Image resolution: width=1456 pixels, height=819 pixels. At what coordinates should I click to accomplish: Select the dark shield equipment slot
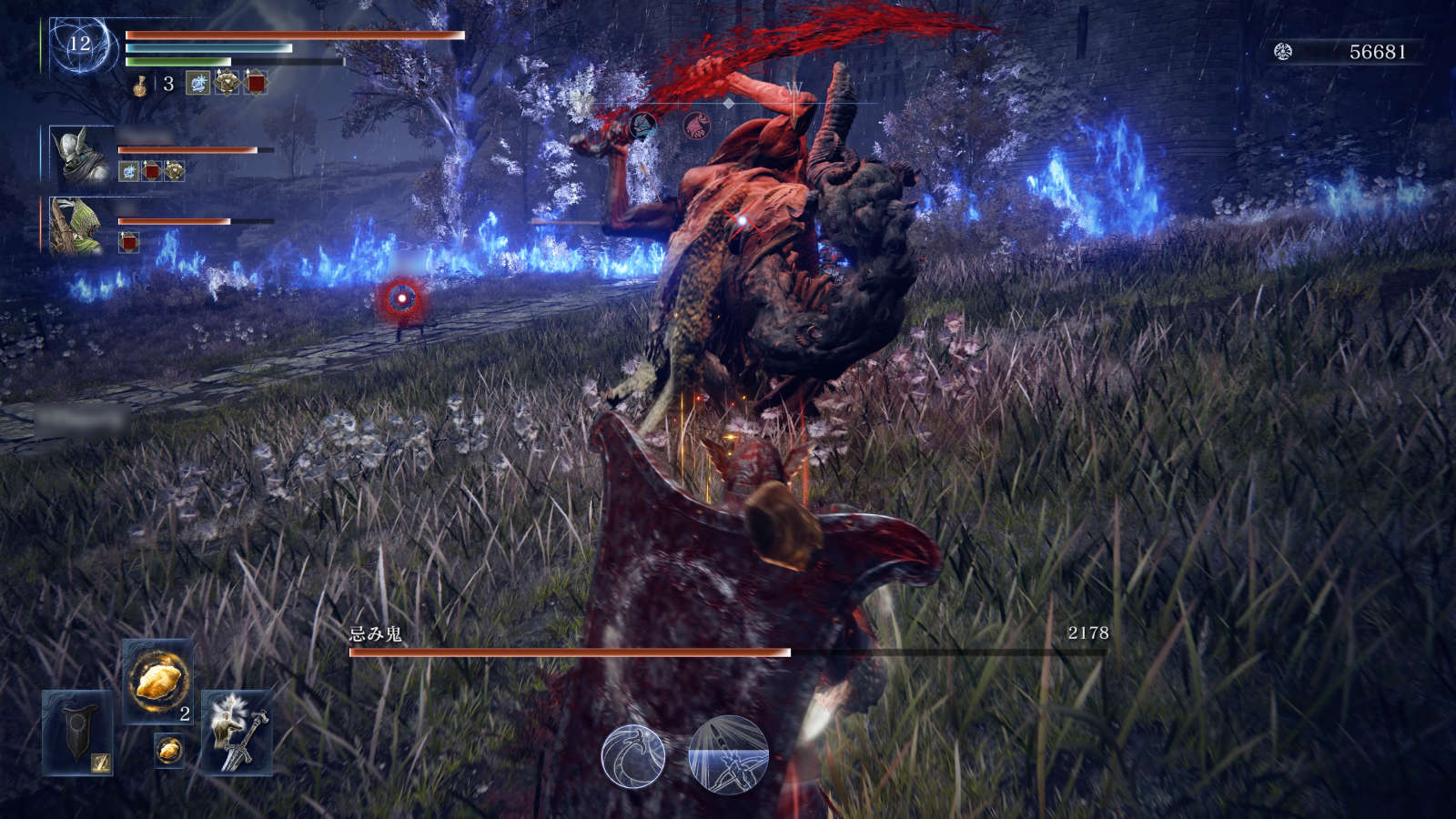point(78,732)
